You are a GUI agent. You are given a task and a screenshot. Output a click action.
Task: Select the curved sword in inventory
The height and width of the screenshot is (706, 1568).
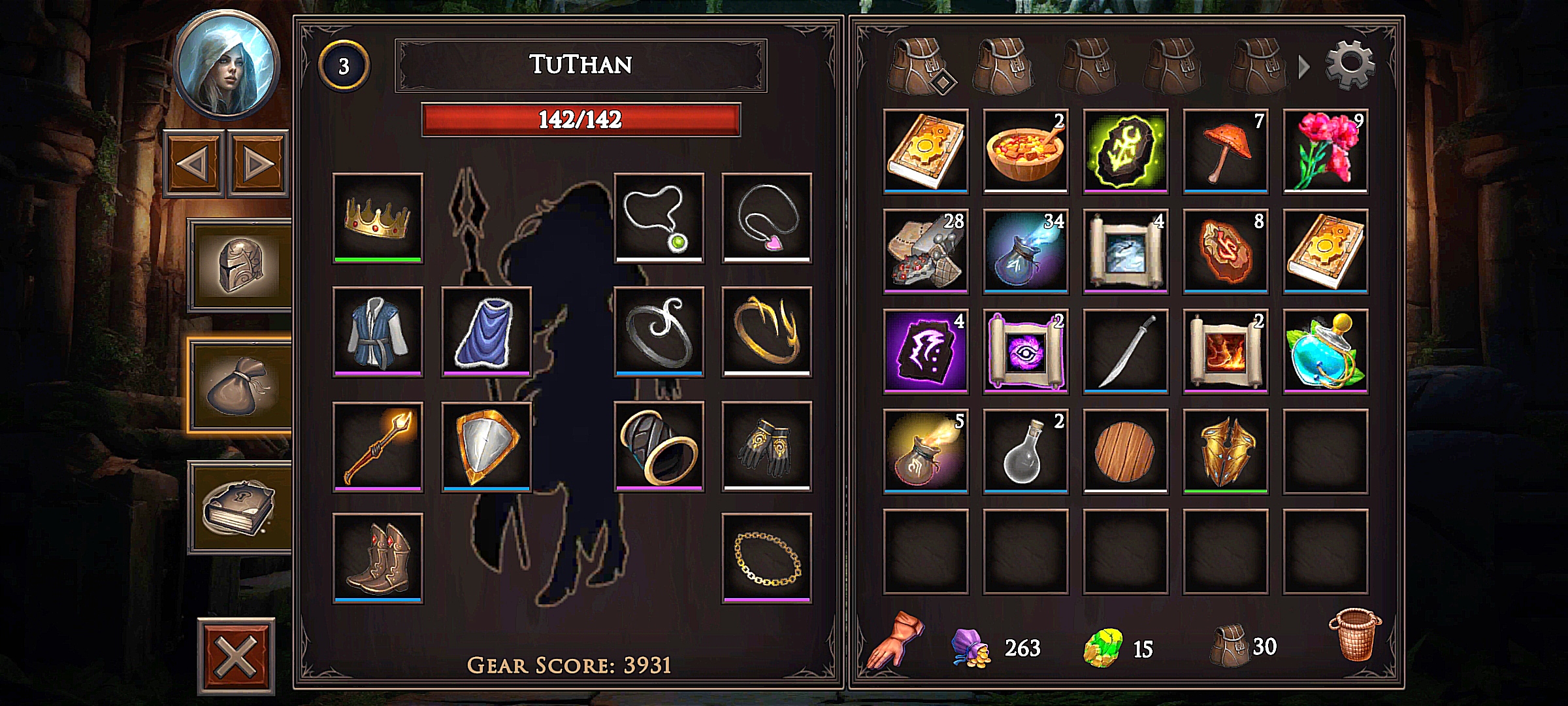click(1125, 351)
